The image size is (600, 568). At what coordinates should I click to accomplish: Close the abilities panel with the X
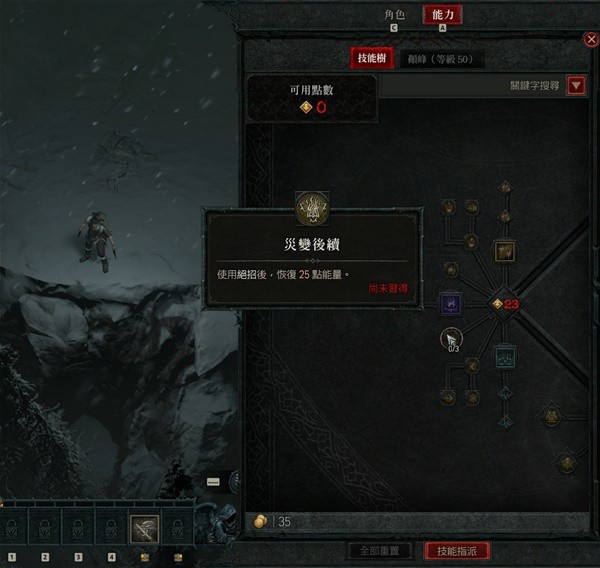[x=590, y=40]
